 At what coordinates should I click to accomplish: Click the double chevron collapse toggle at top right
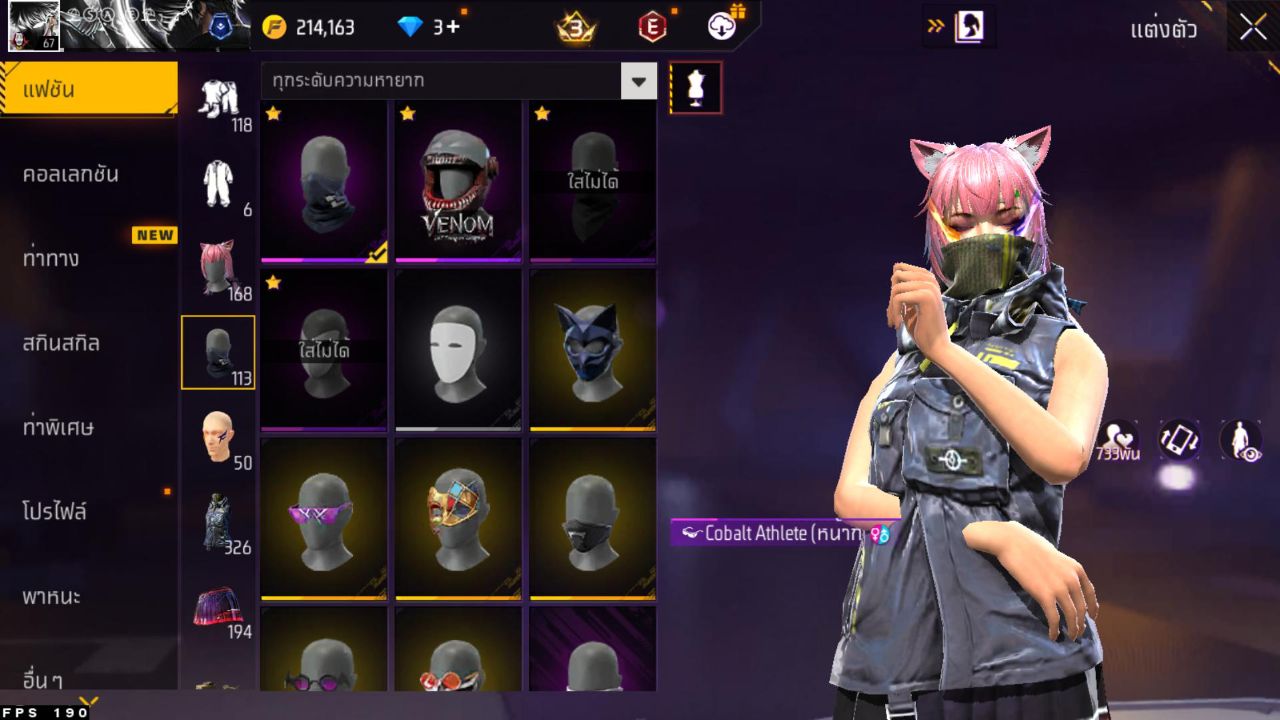[x=938, y=27]
